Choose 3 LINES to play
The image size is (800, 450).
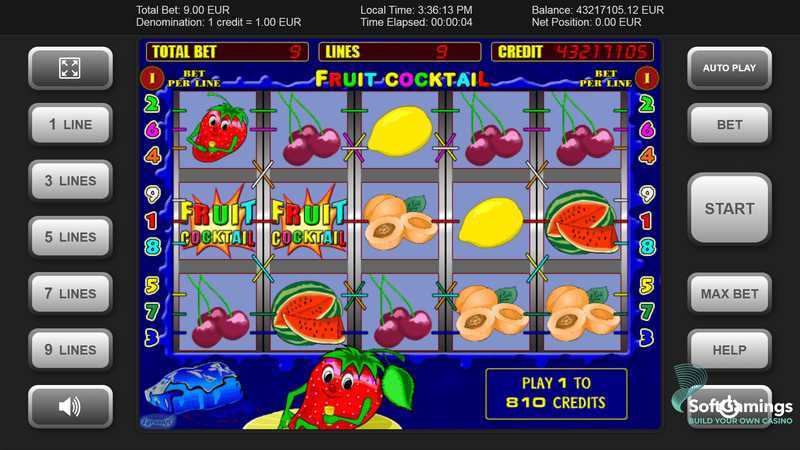click(70, 181)
